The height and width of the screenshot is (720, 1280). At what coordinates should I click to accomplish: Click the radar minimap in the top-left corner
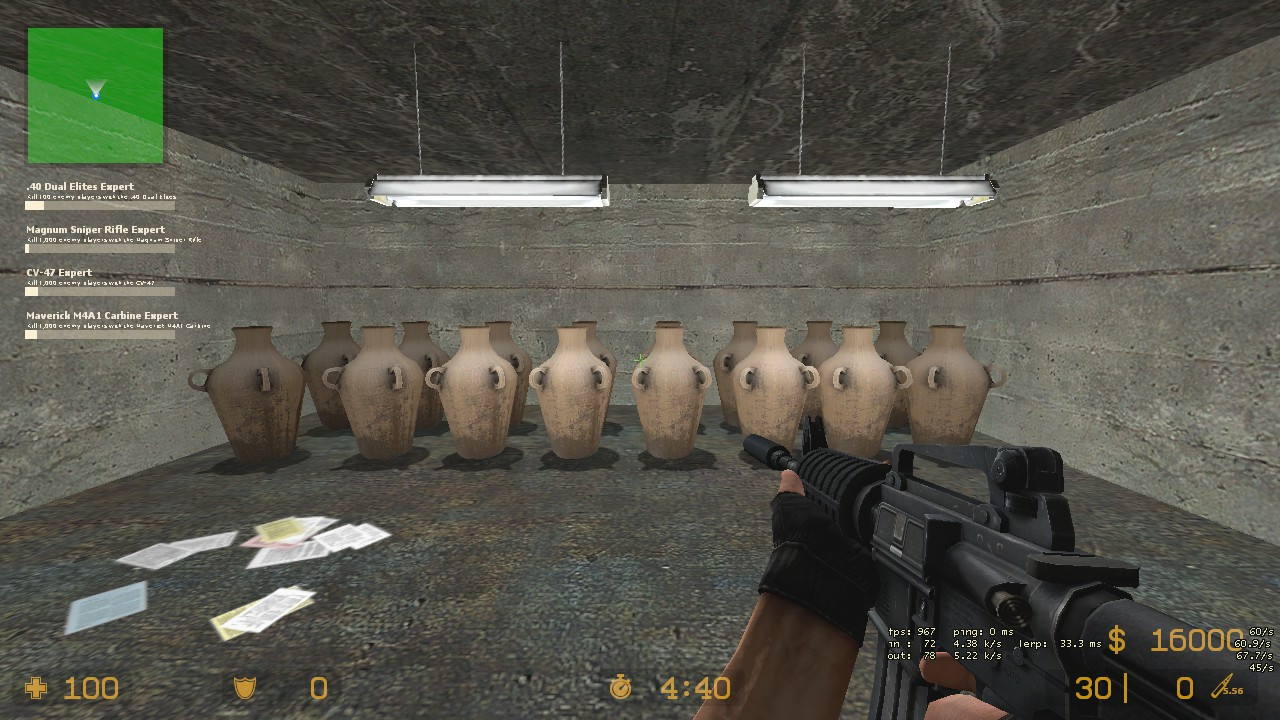point(95,93)
